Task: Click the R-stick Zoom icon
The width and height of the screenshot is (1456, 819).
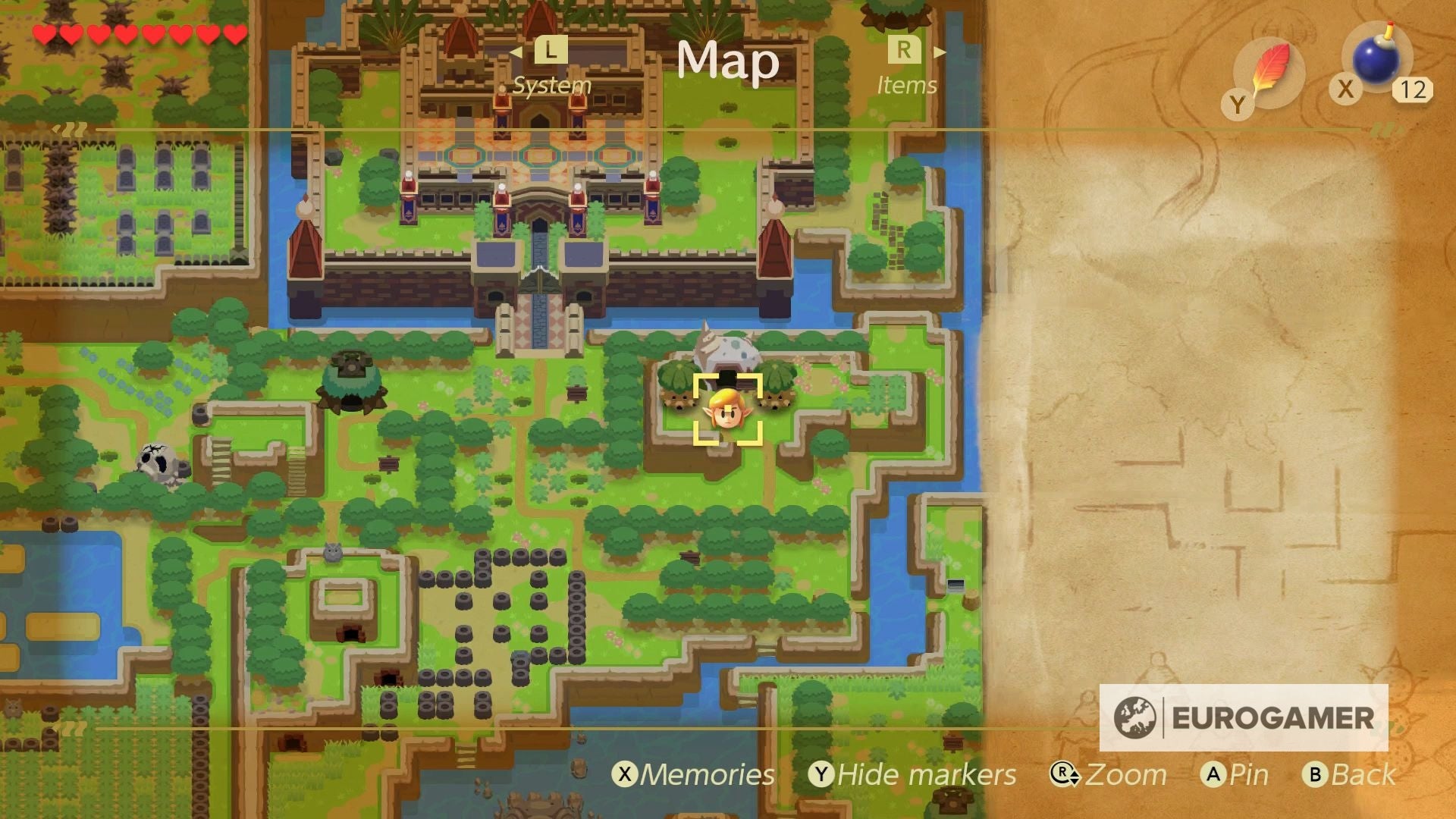Action: click(1065, 775)
